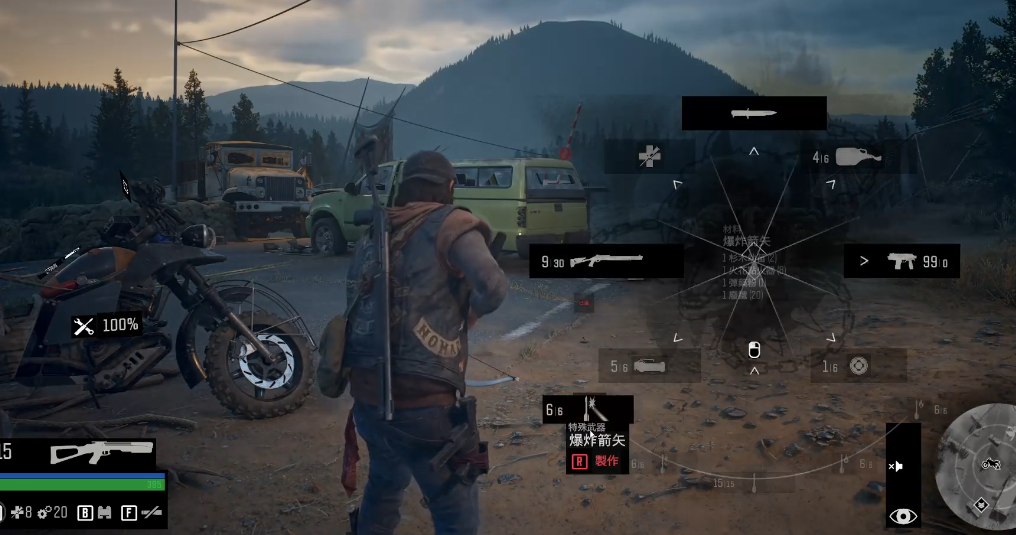Equip the shotgun with 9/30 ammo

(x=606, y=261)
